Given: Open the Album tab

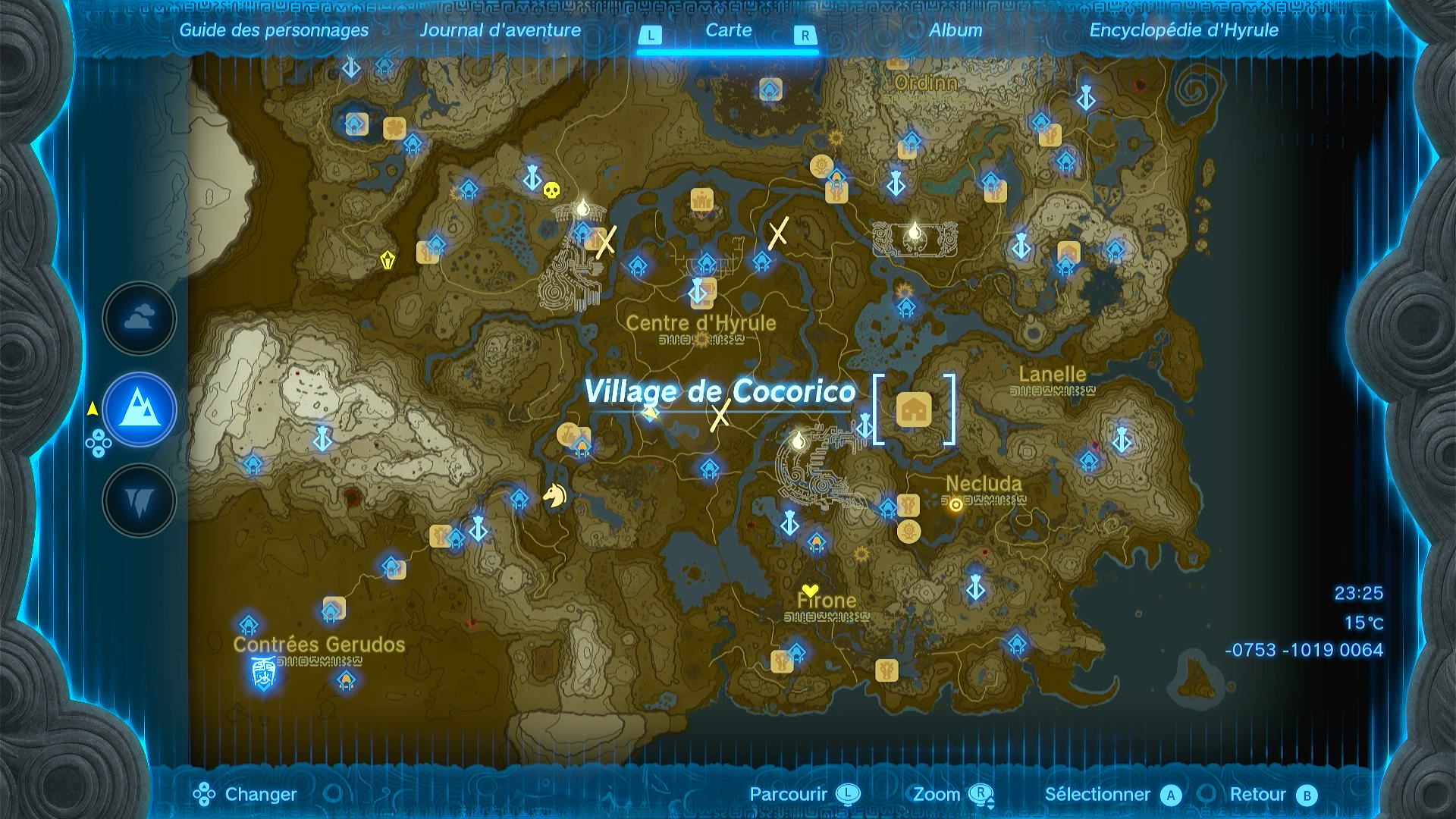Looking at the screenshot, I should [957, 31].
